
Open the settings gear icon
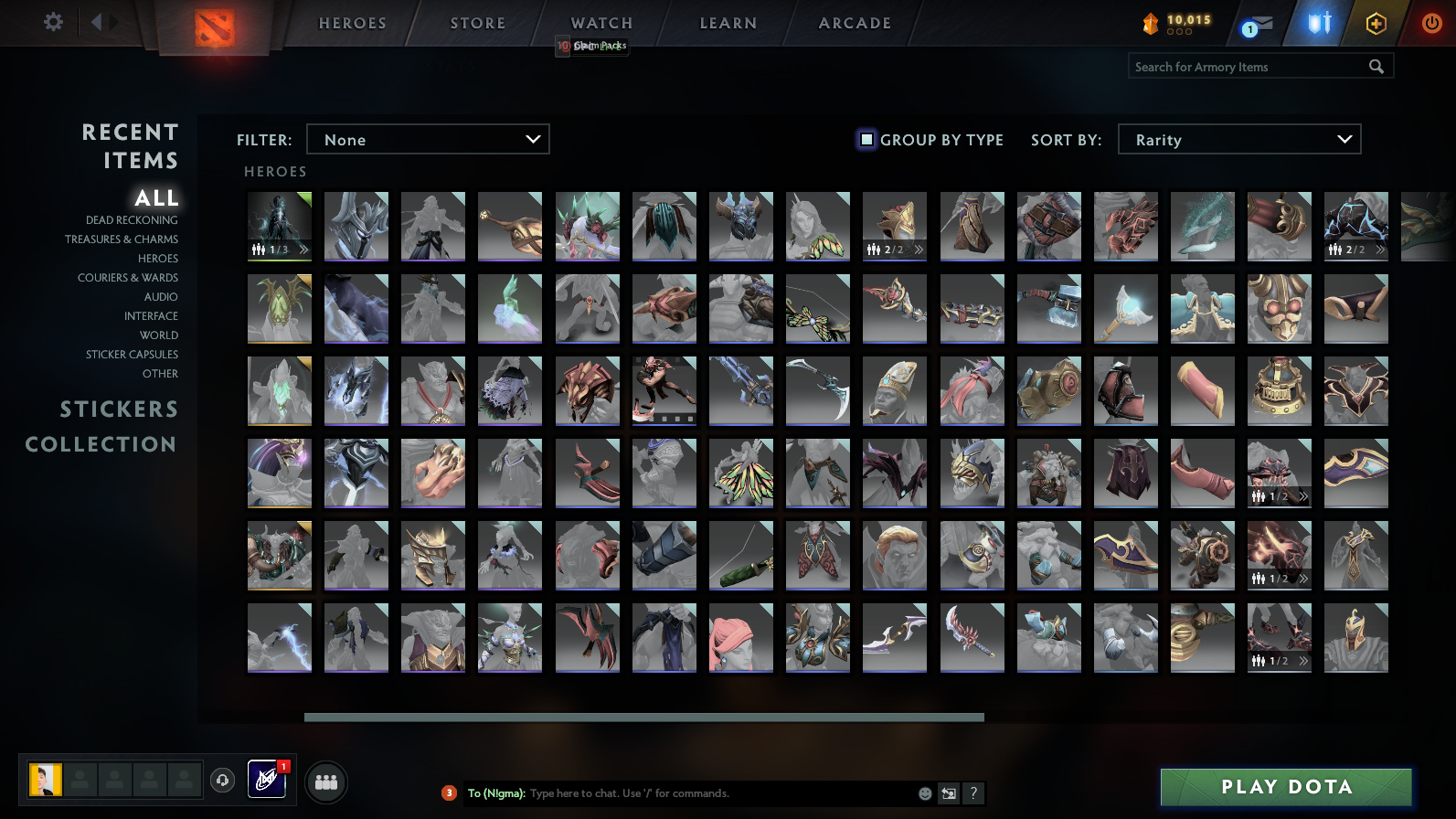point(52,21)
